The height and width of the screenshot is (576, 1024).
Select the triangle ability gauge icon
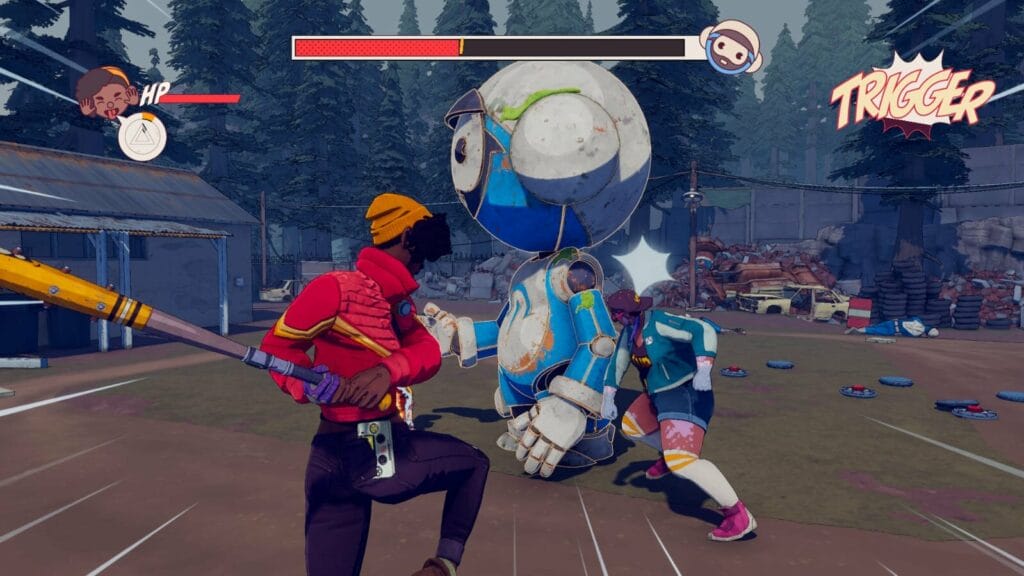[142, 136]
